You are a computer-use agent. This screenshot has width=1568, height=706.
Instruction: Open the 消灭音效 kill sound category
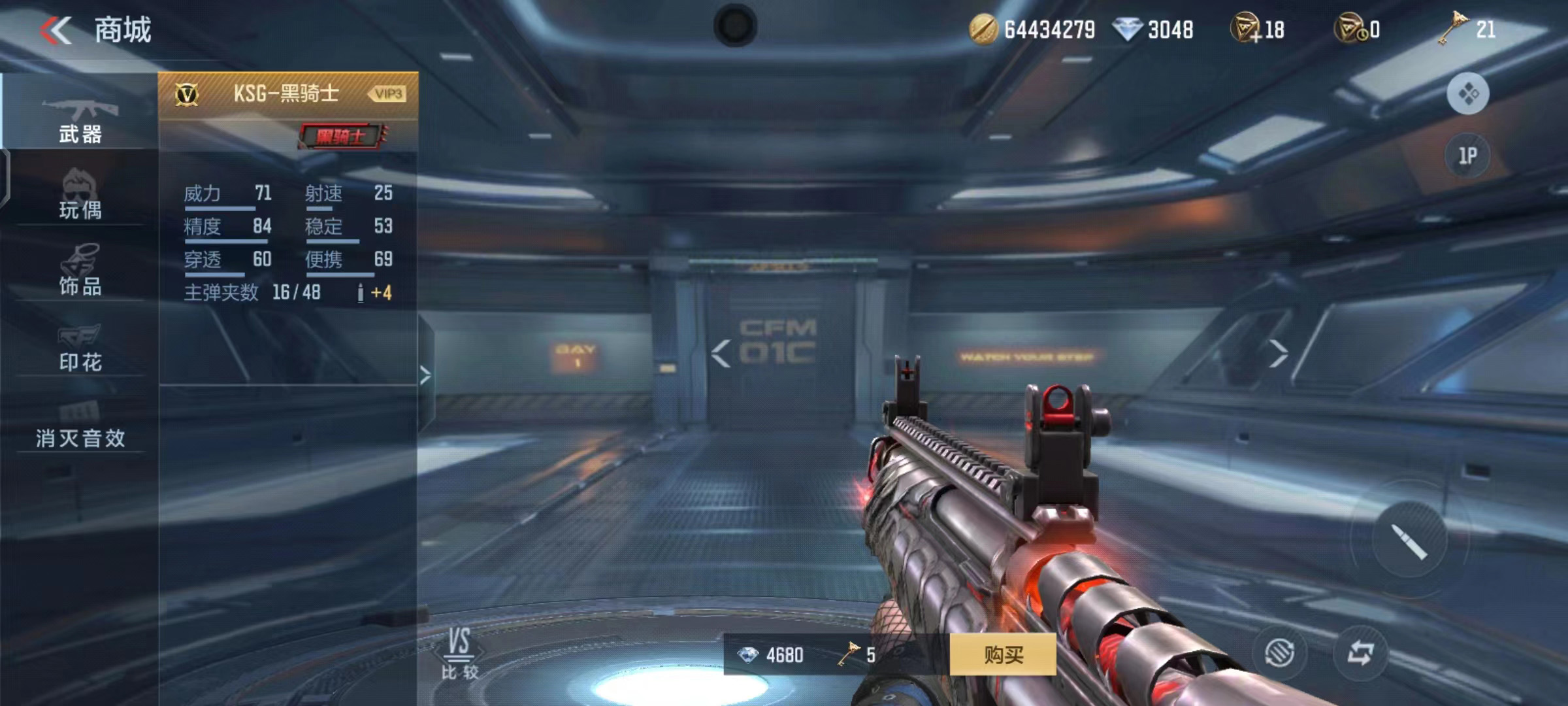point(80,425)
